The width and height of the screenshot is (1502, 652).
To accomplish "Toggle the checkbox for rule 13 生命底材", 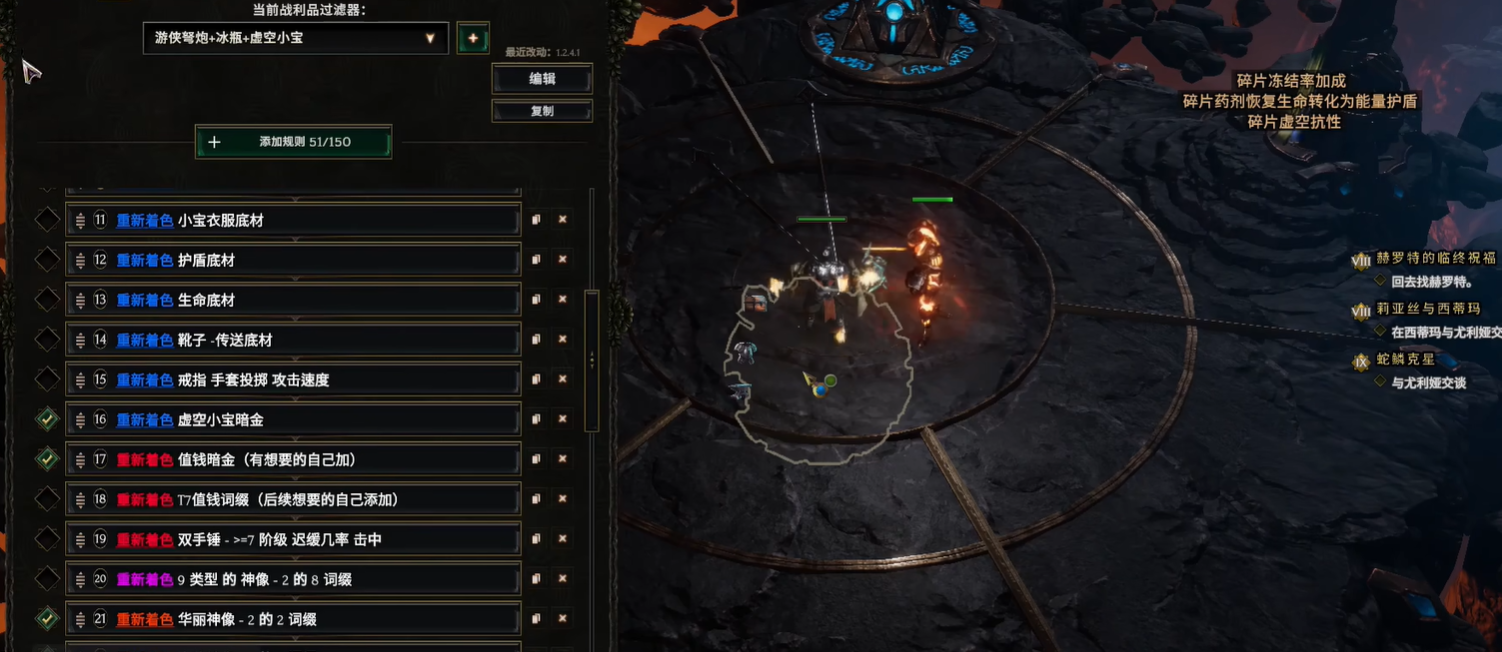I will tap(47, 299).
